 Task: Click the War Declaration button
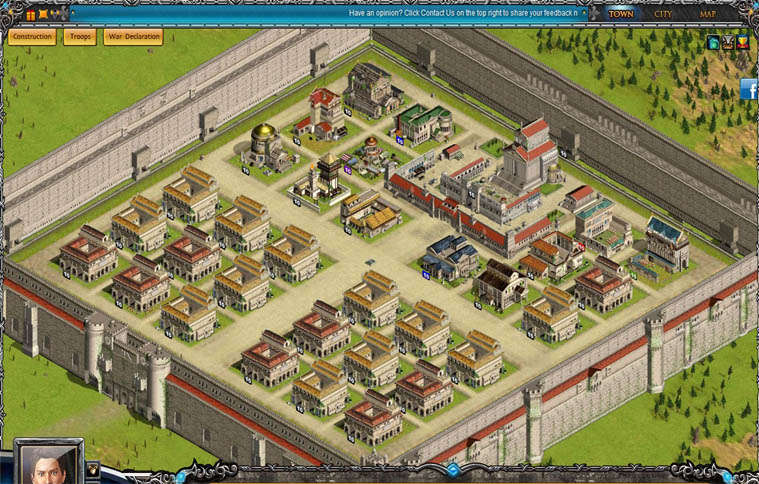click(133, 37)
